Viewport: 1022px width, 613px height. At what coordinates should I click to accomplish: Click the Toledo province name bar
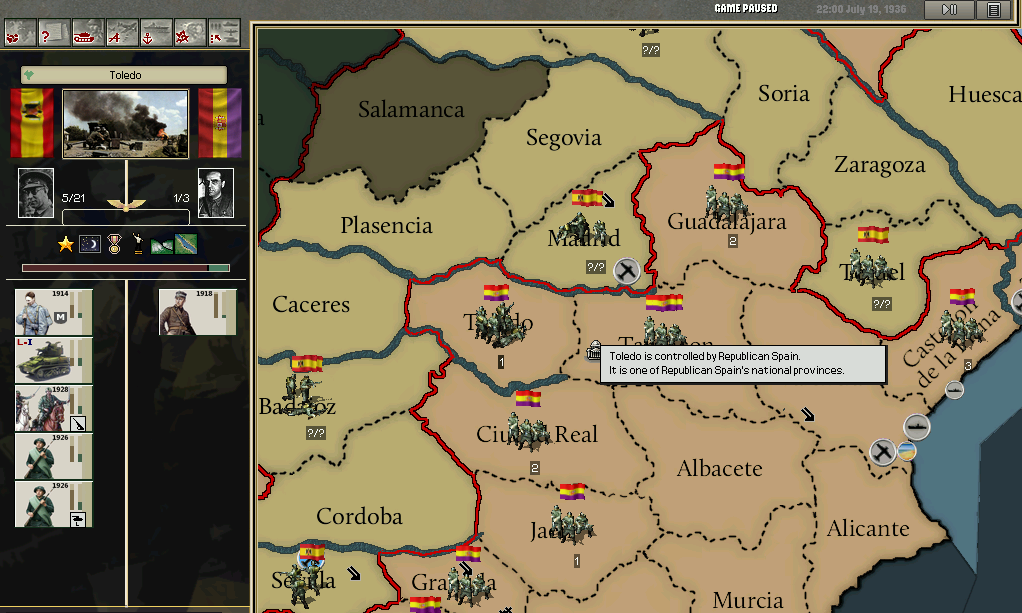[125, 75]
